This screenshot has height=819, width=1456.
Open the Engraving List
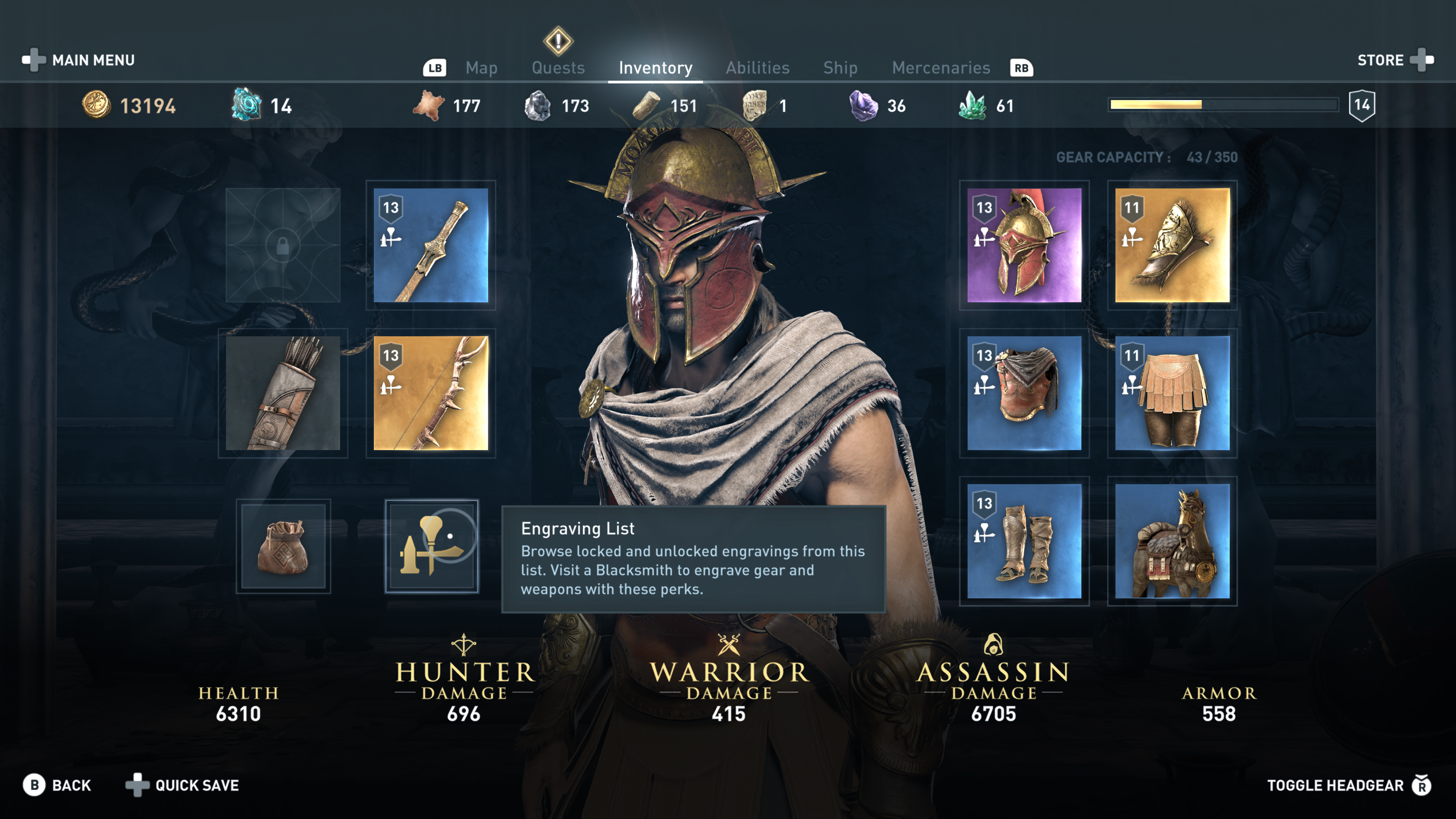click(x=431, y=546)
